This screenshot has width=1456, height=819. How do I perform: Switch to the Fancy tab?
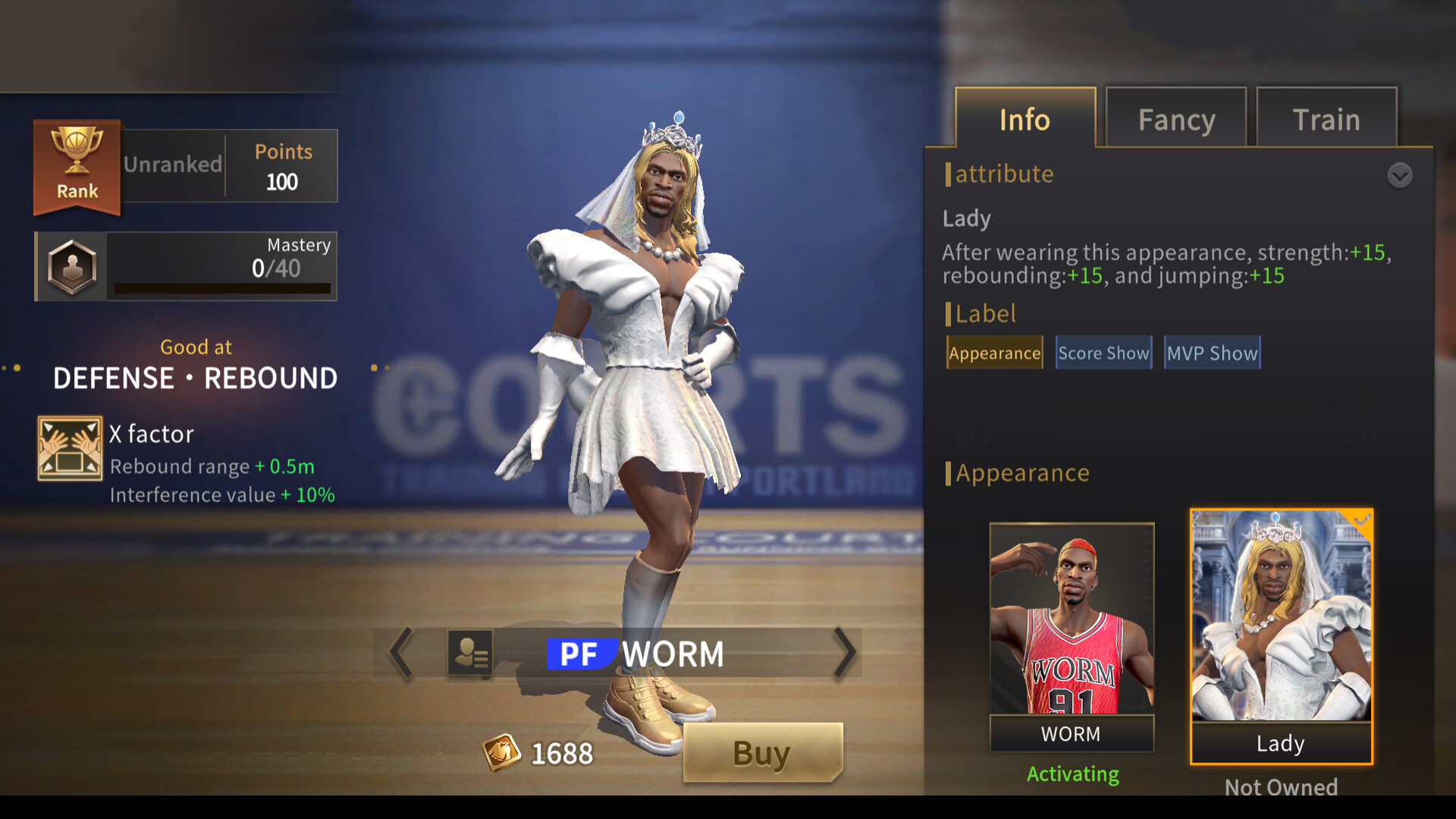[1176, 119]
